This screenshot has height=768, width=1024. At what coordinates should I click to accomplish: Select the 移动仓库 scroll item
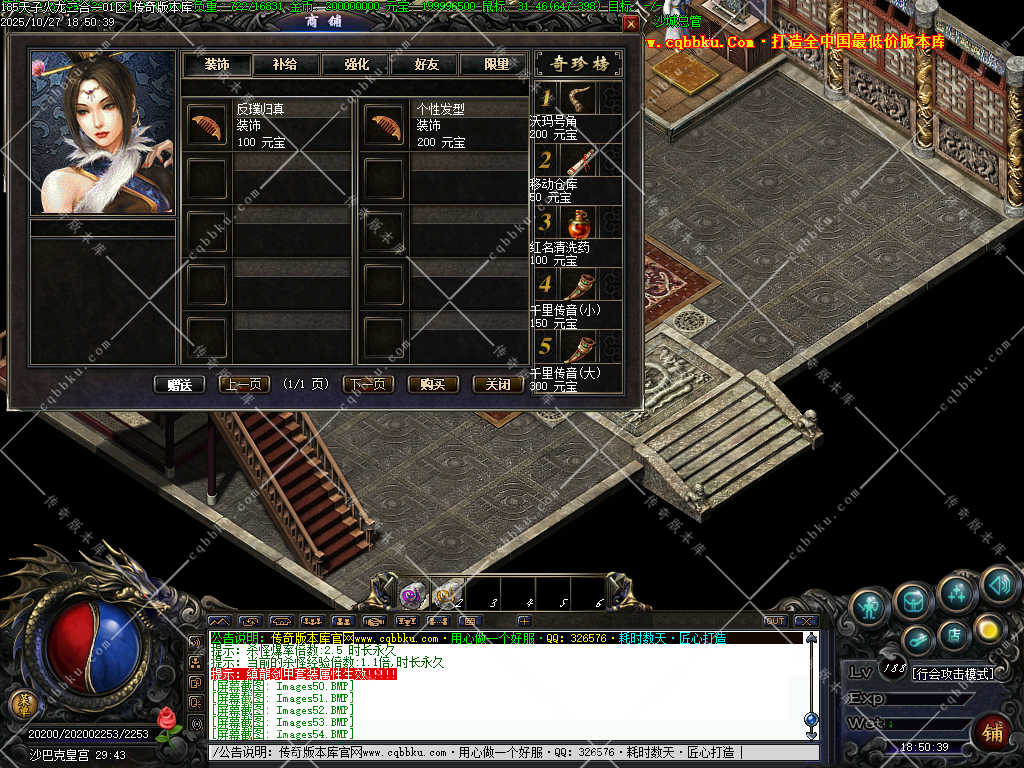pos(578,160)
